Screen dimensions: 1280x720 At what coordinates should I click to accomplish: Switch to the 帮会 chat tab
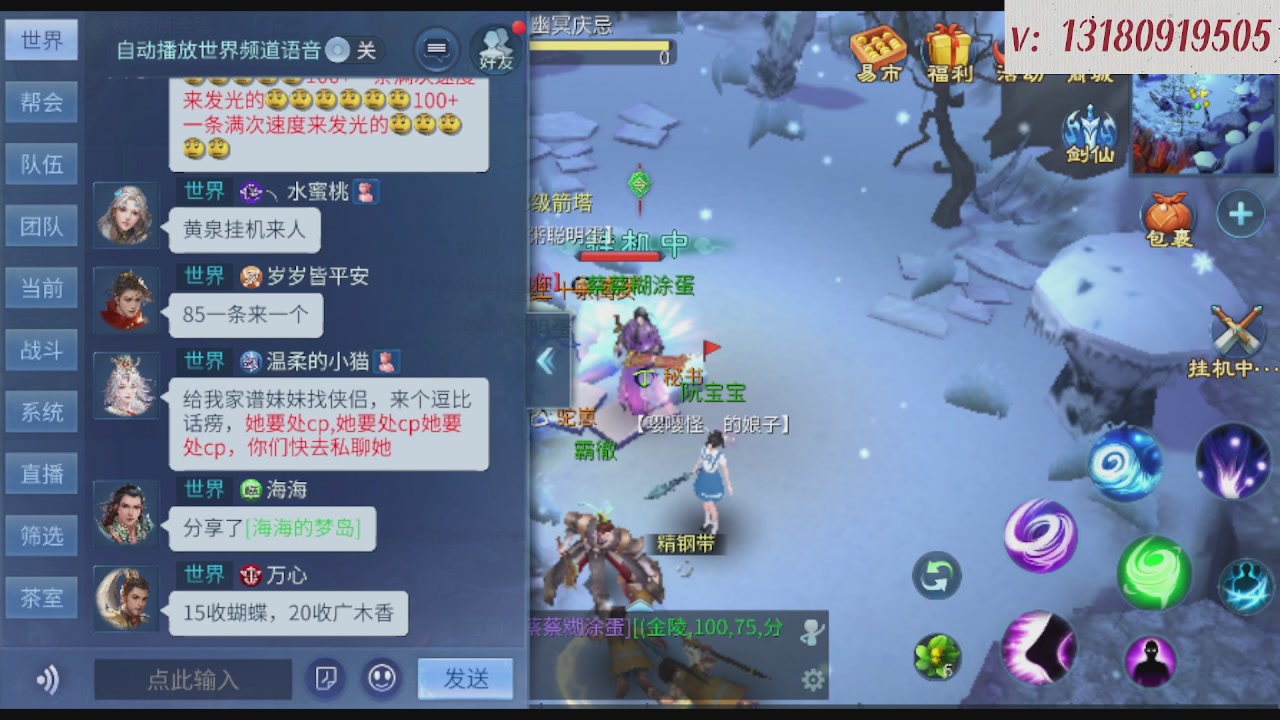click(x=41, y=102)
